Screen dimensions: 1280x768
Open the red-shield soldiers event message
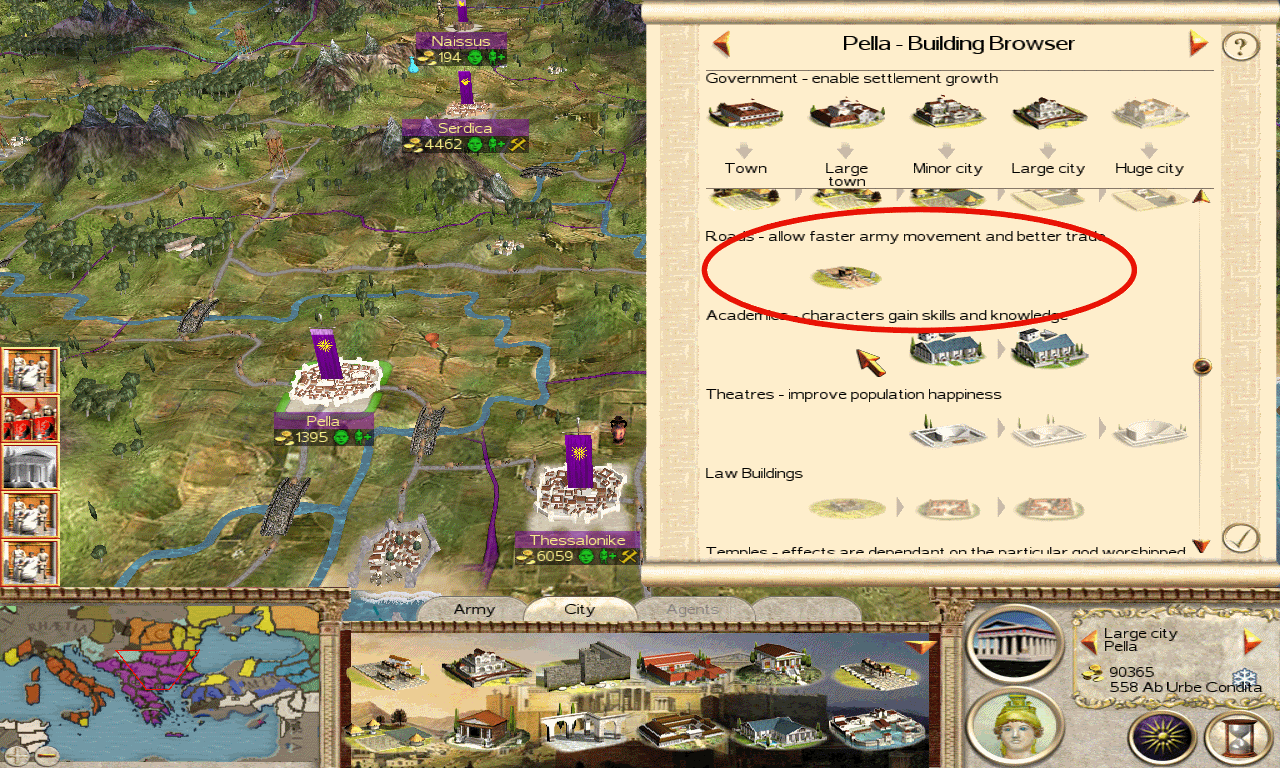coord(29,418)
